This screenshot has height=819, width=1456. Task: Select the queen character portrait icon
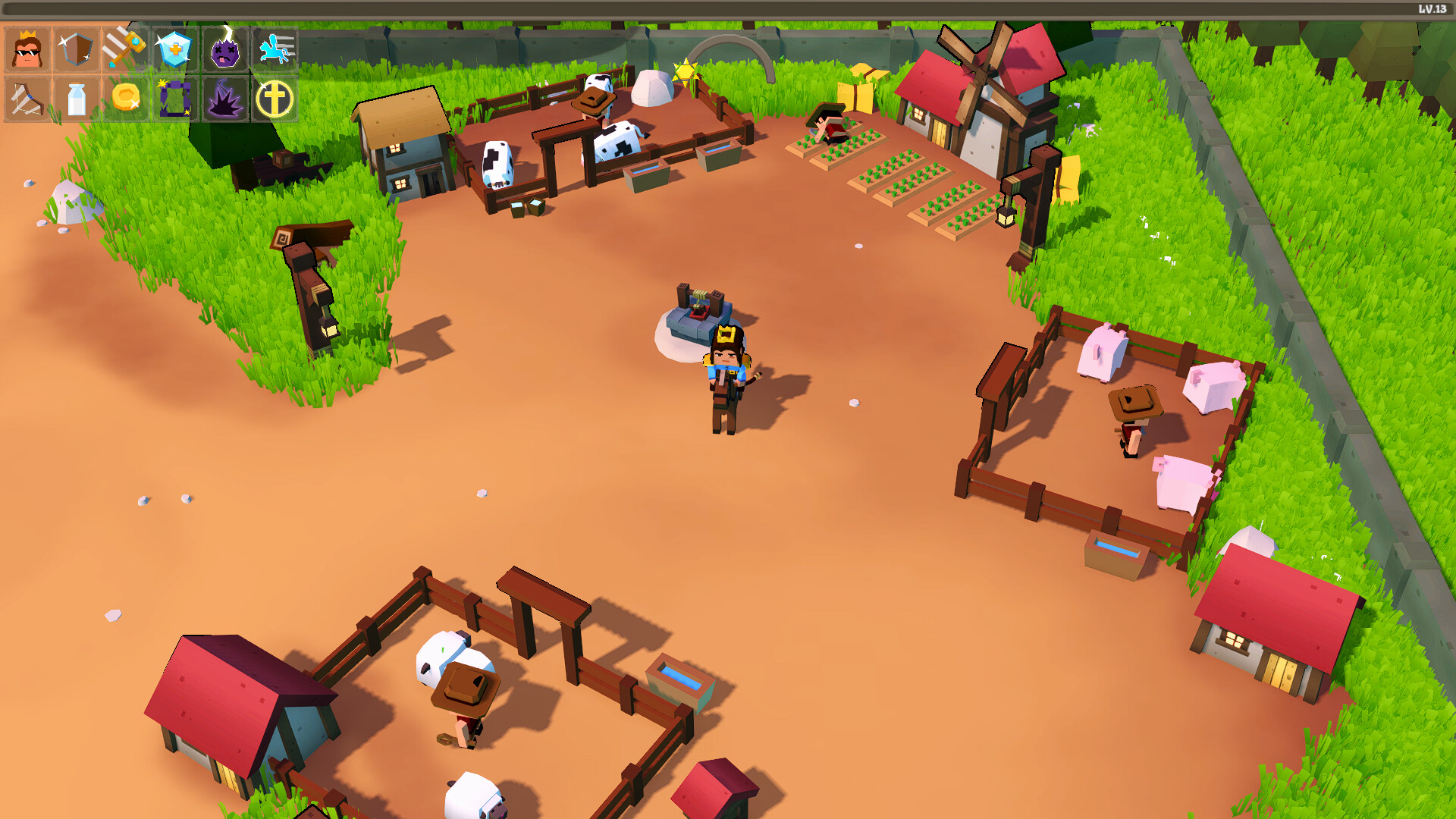28,51
